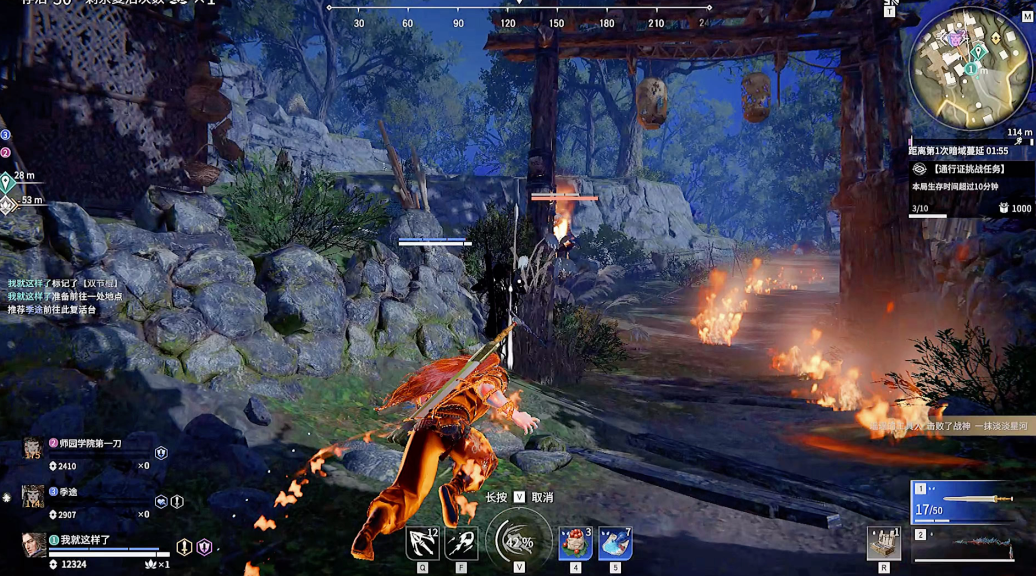Trigger the hero skill icon beside grapple
Viewport: 1036px width, 576px height.
[x=461, y=543]
